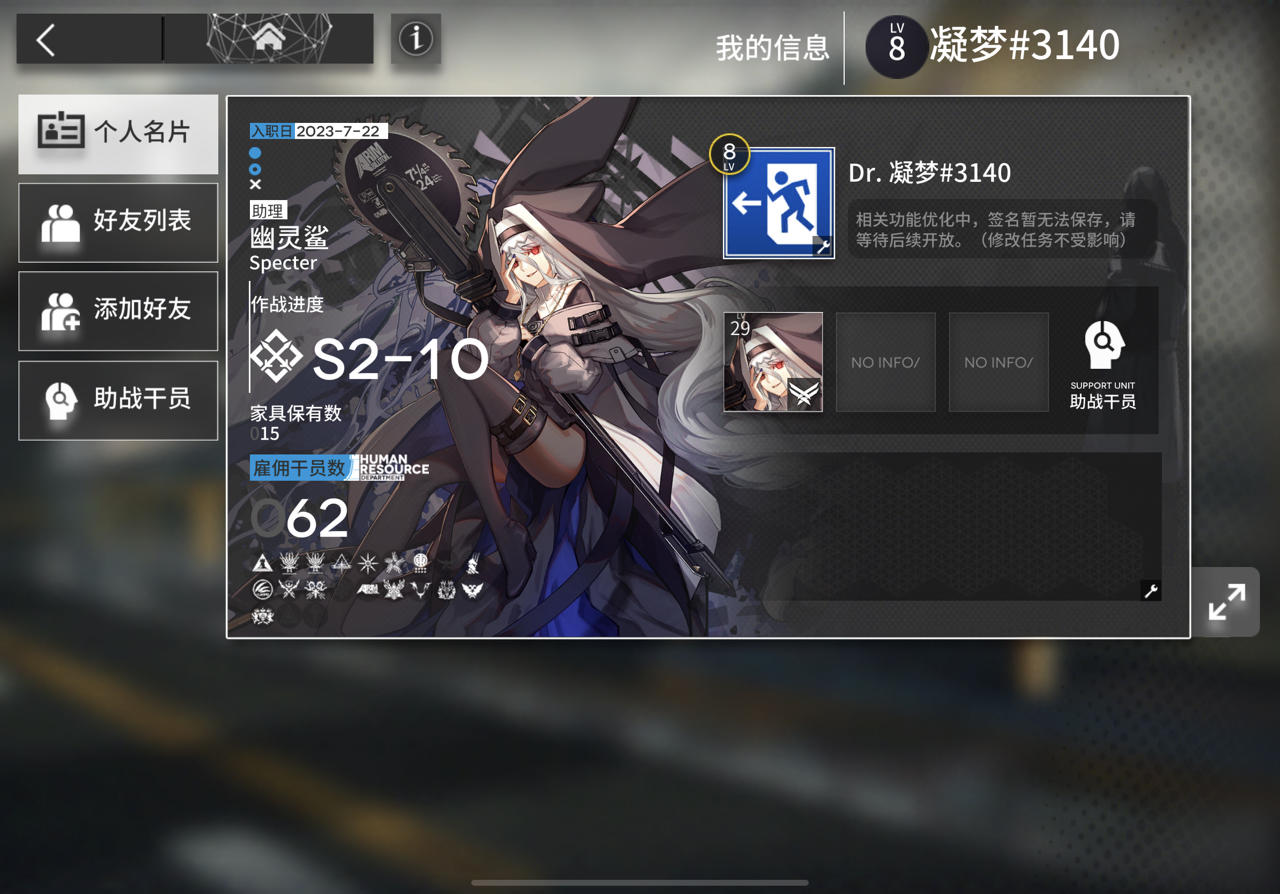Click the exit-sign profile avatar image
1280x894 pixels.
[776, 200]
